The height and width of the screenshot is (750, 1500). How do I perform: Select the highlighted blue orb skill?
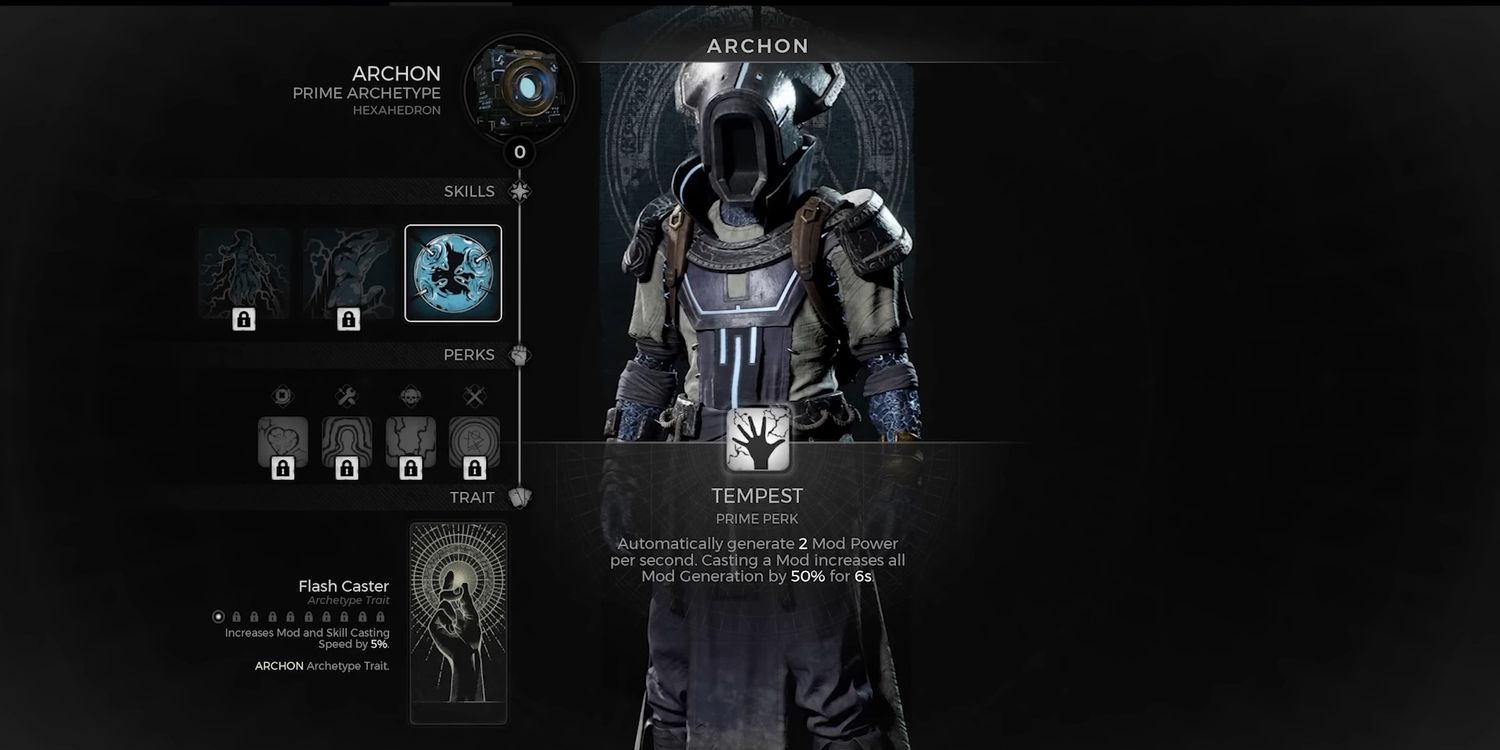coord(453,273)
